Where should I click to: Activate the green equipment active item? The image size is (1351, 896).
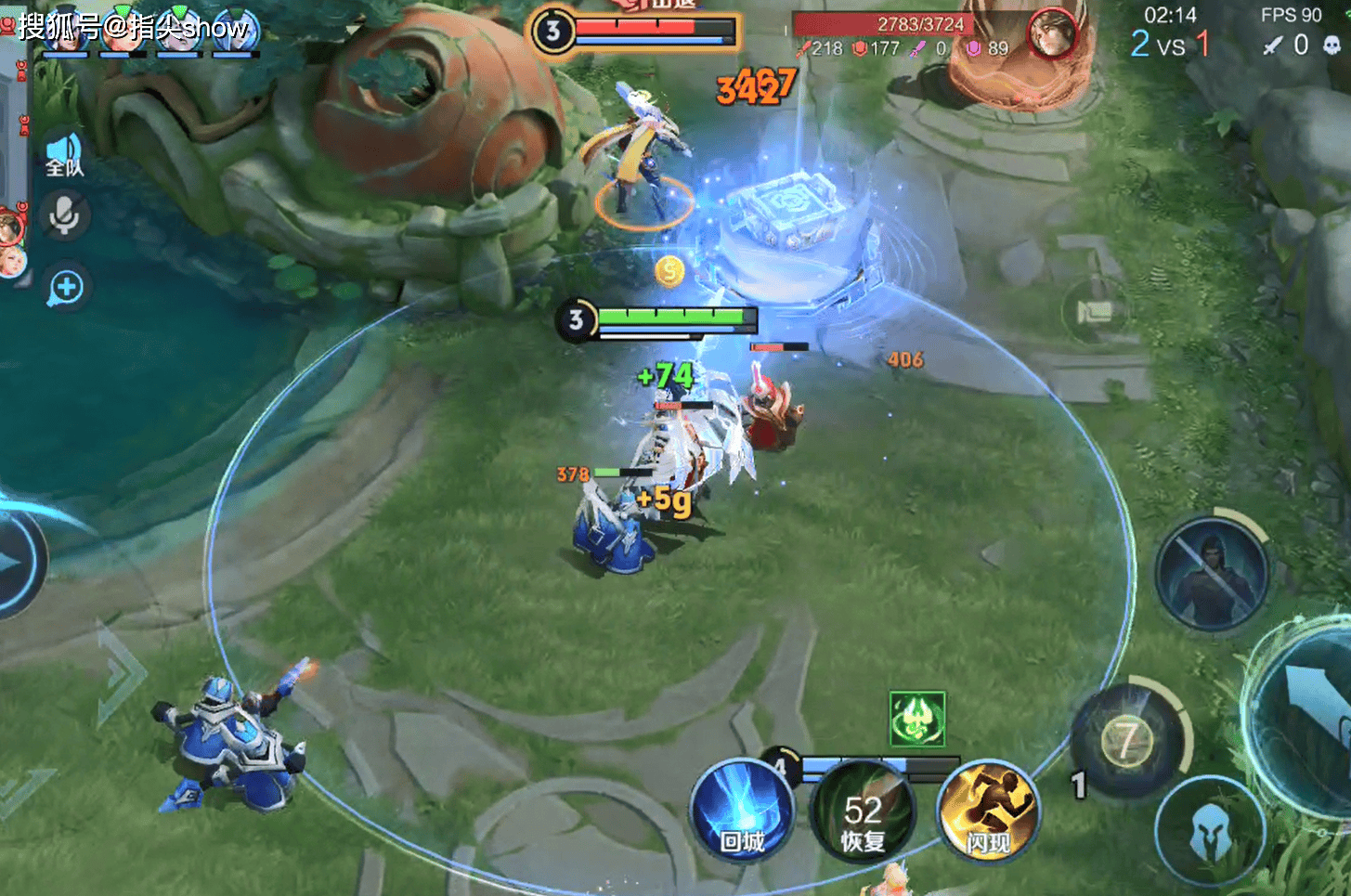[916, 719]
